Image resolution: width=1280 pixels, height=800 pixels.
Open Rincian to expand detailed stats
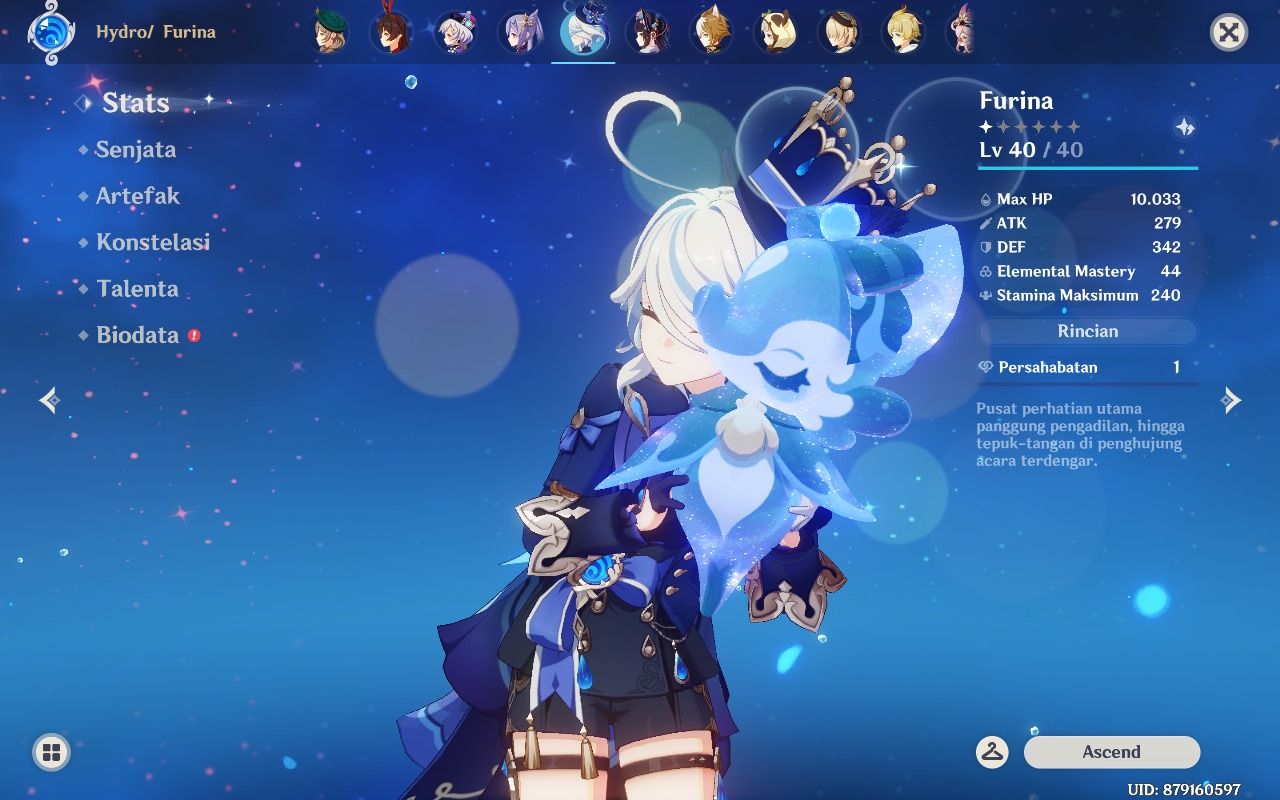[1086, 331]
